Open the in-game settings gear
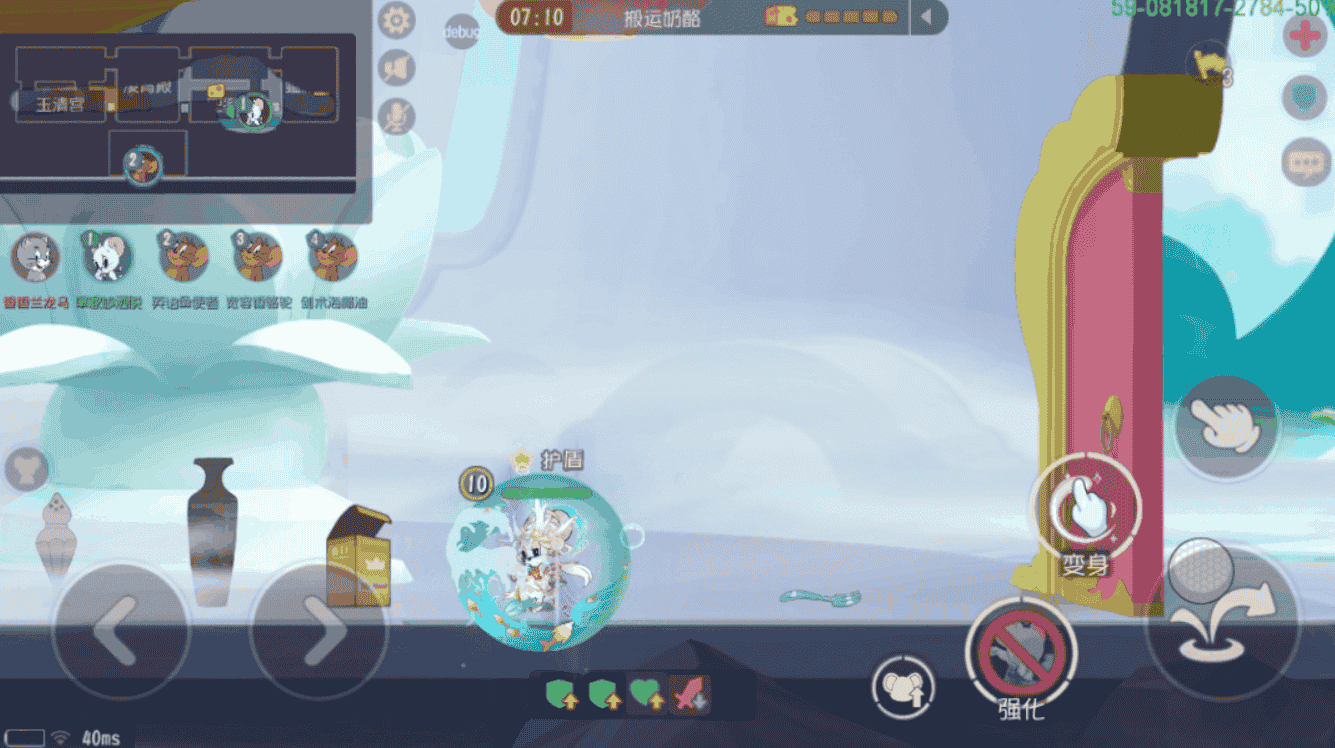Screen dimensions: 1335x748 pyautogui.click(x=397, y=20)
